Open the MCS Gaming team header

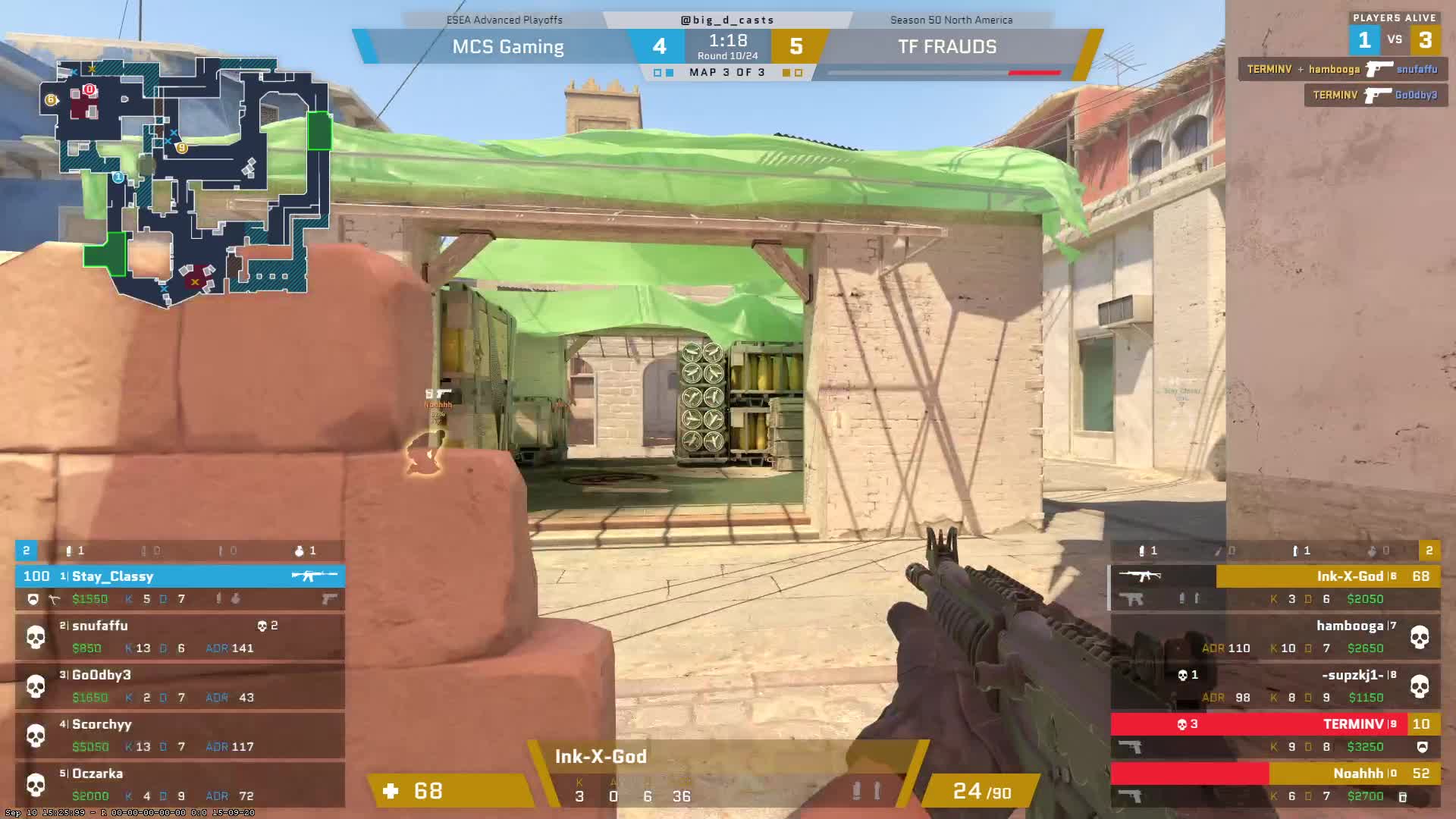click(x=508, y=46)
